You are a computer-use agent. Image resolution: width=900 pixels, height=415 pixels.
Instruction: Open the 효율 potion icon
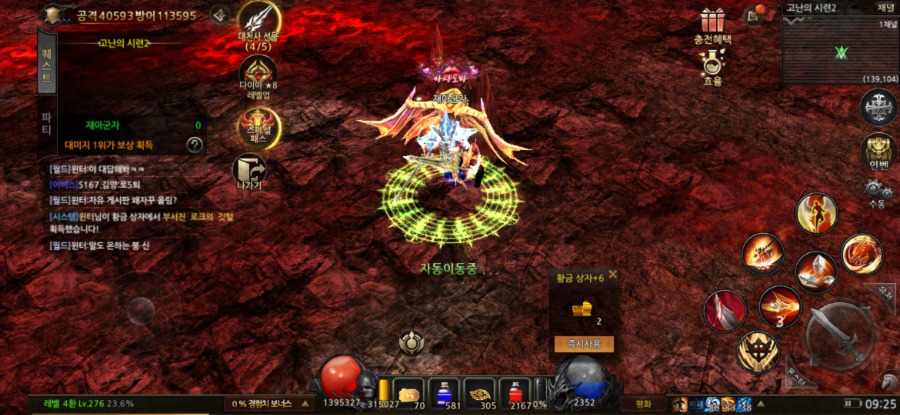point(712,66)
